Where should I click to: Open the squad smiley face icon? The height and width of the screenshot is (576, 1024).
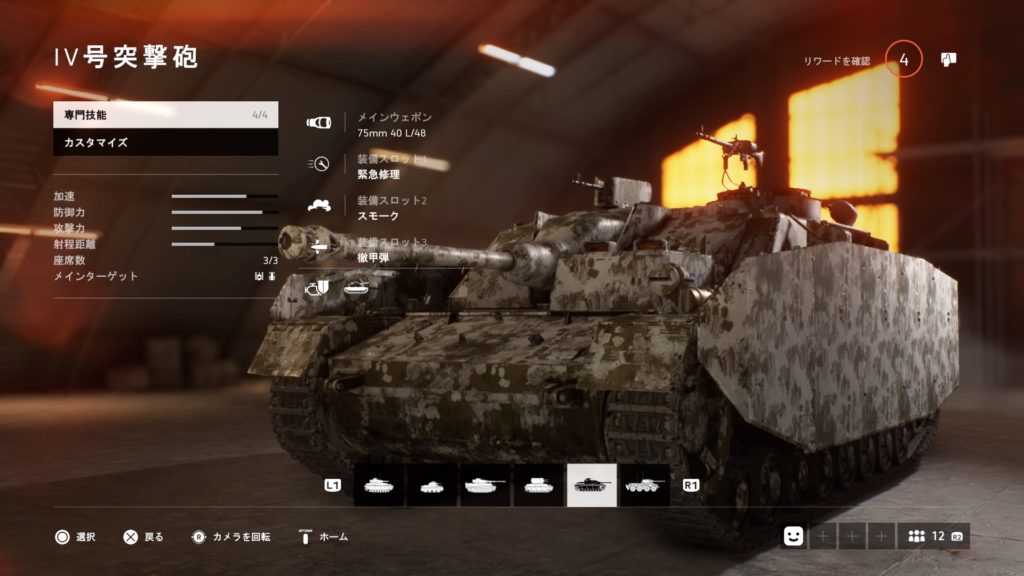pos(792,536)
